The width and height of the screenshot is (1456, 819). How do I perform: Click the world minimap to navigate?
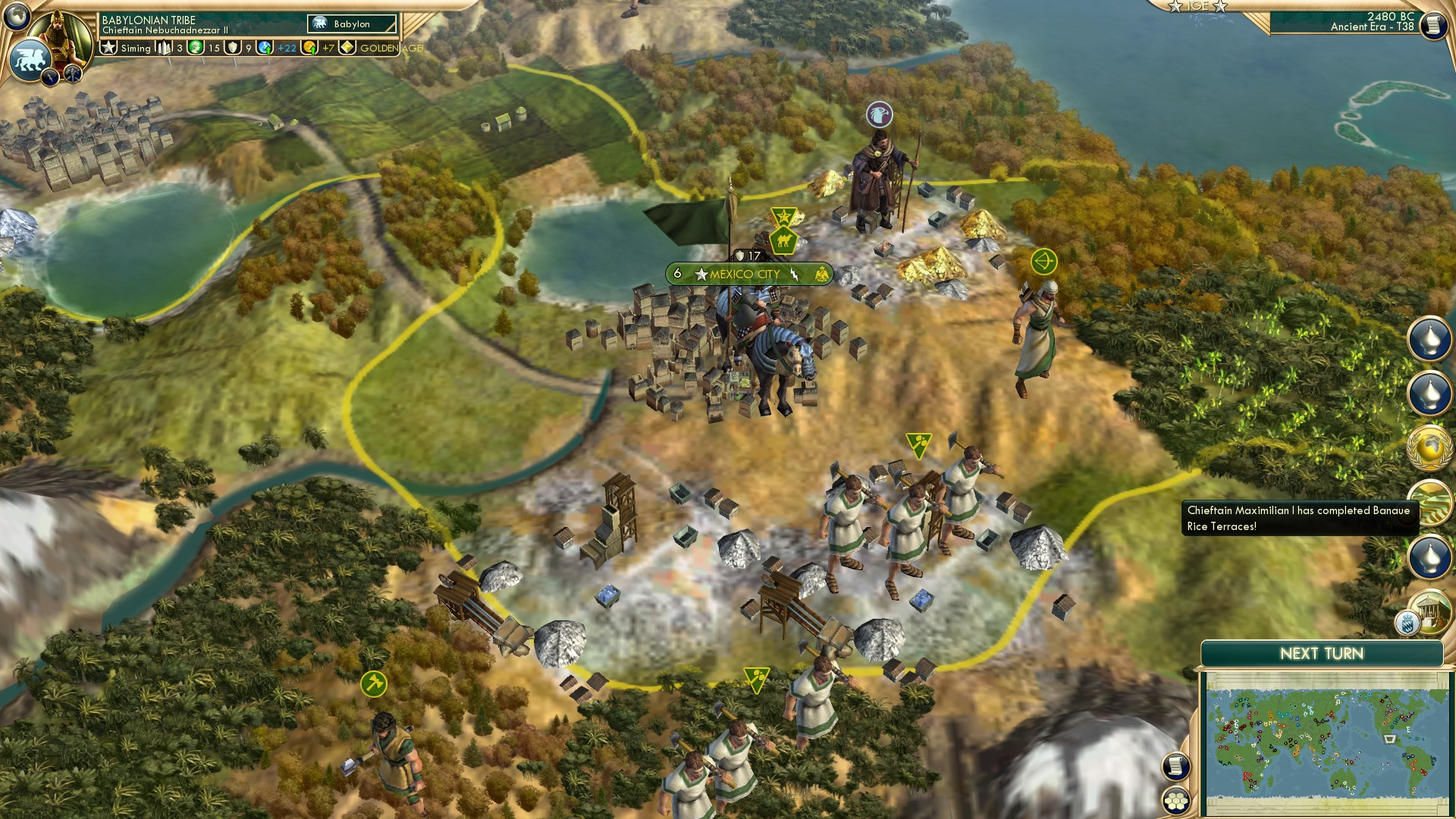click(x=1327, y=743)
